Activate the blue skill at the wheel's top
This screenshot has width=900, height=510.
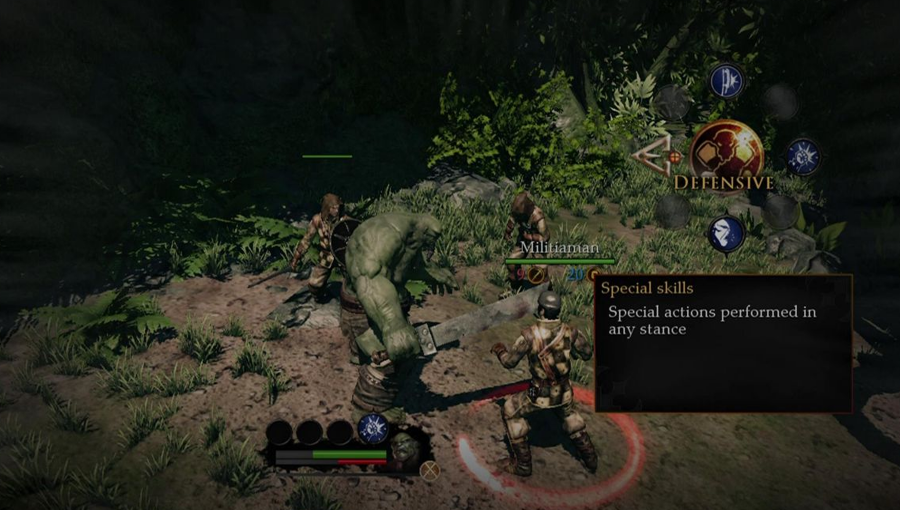pos(727,82)
